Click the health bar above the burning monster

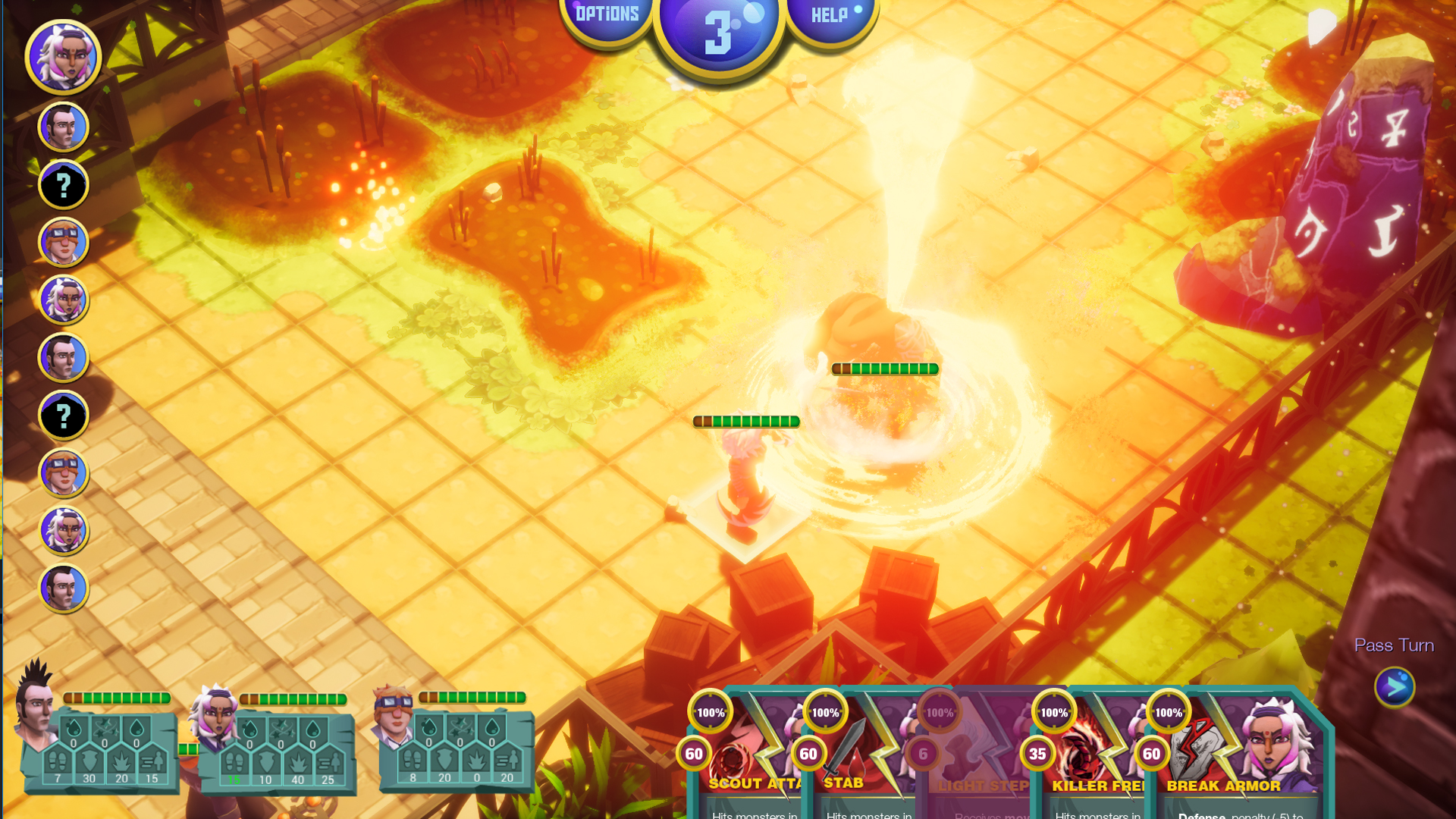[884, 369]
